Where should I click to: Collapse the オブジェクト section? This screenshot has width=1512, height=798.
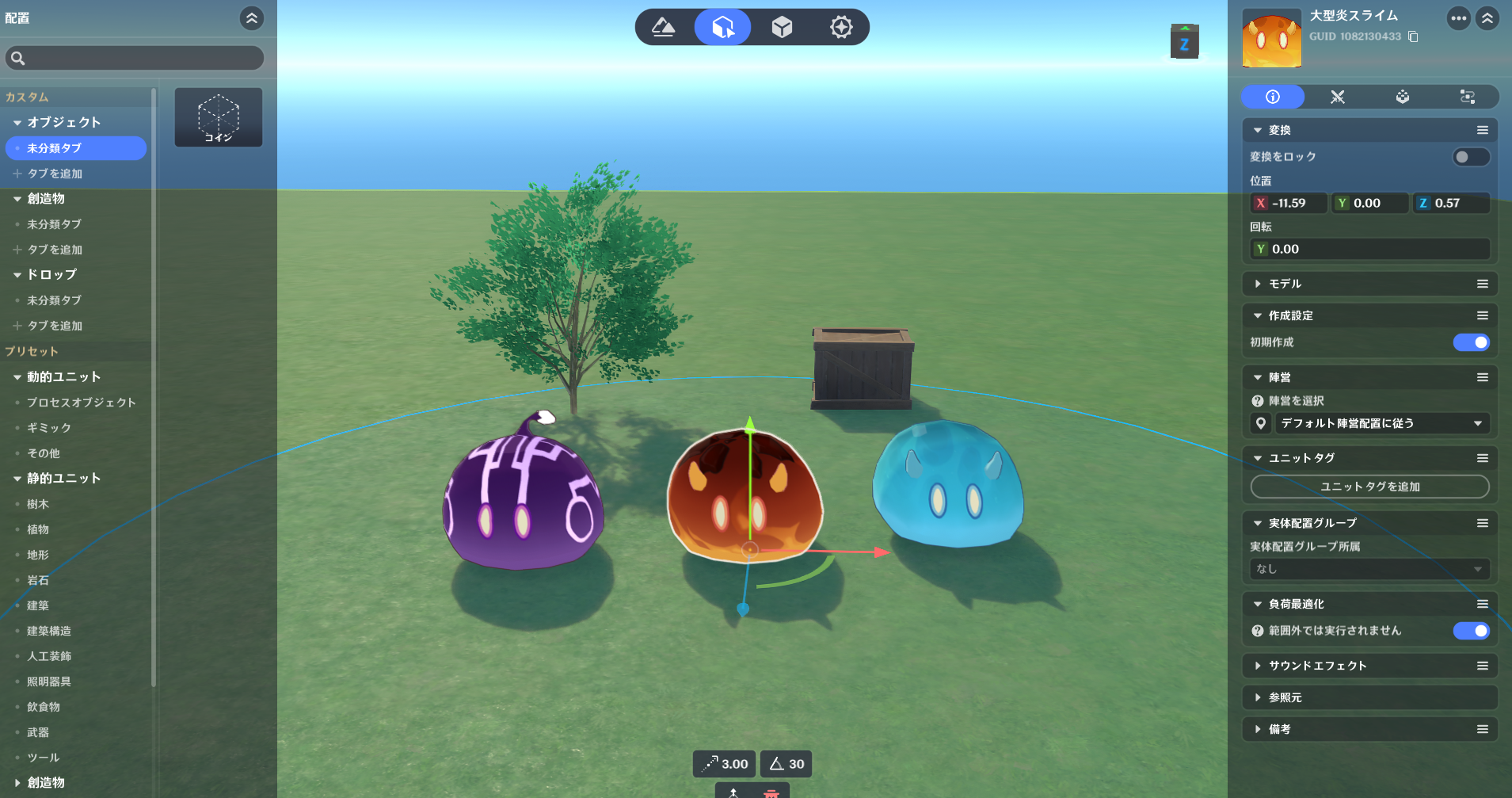[17, 123]
